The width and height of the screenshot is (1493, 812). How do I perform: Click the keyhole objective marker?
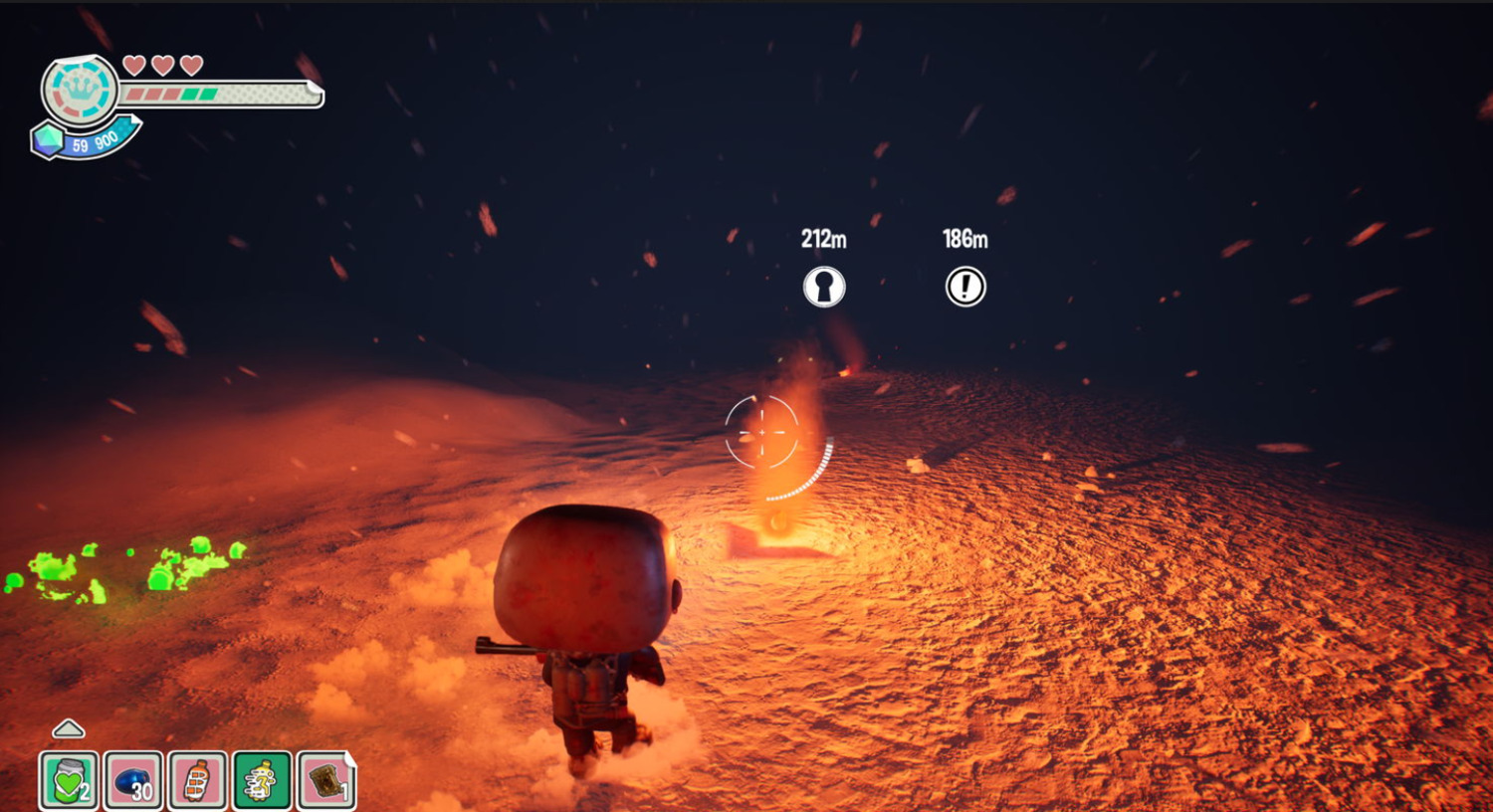coord(824,287)
